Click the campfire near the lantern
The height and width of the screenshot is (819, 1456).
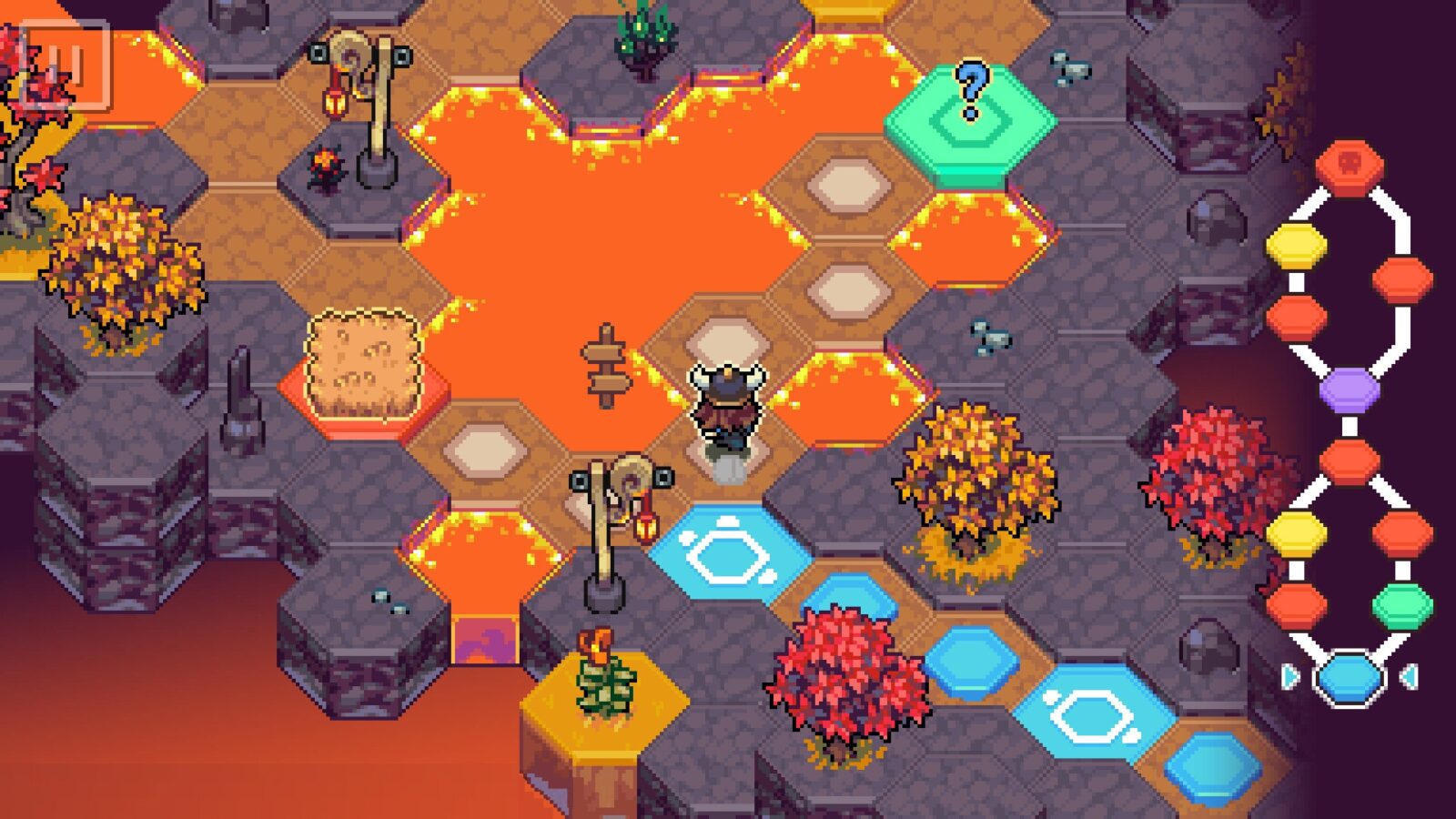pyautogui.click(x=326, y=164)
